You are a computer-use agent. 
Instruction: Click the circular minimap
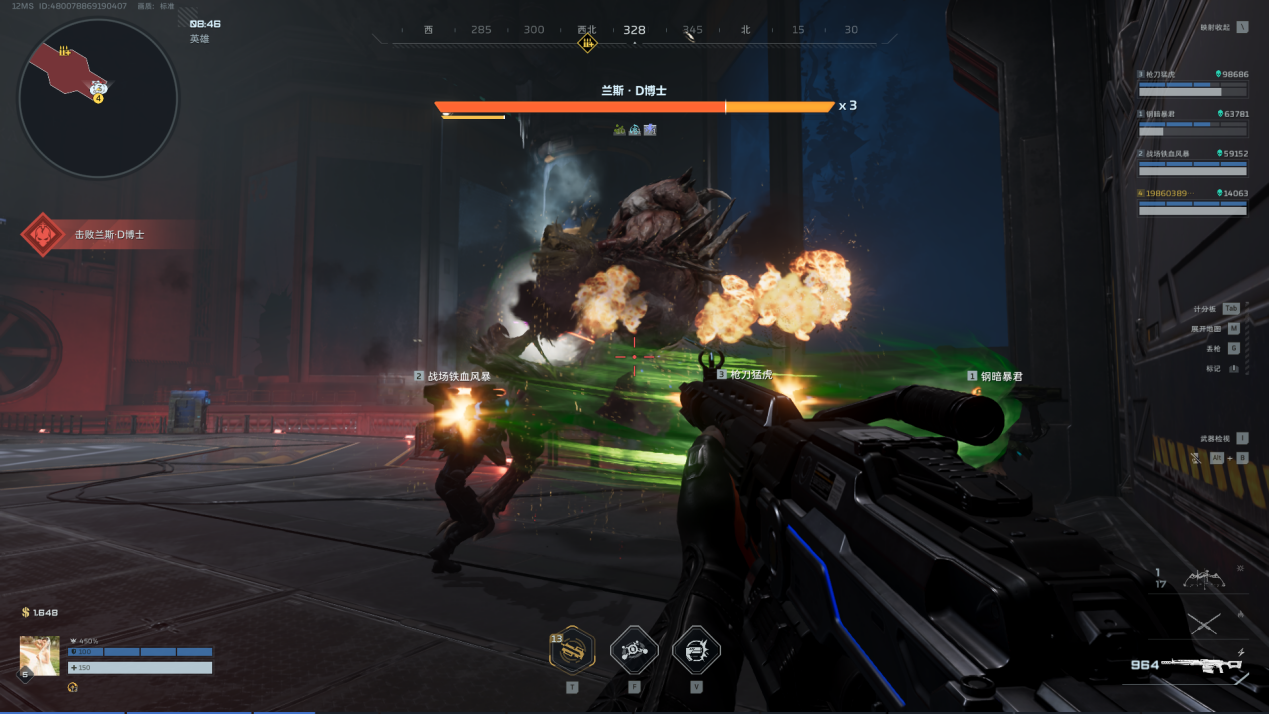click(x=98, y=98)
